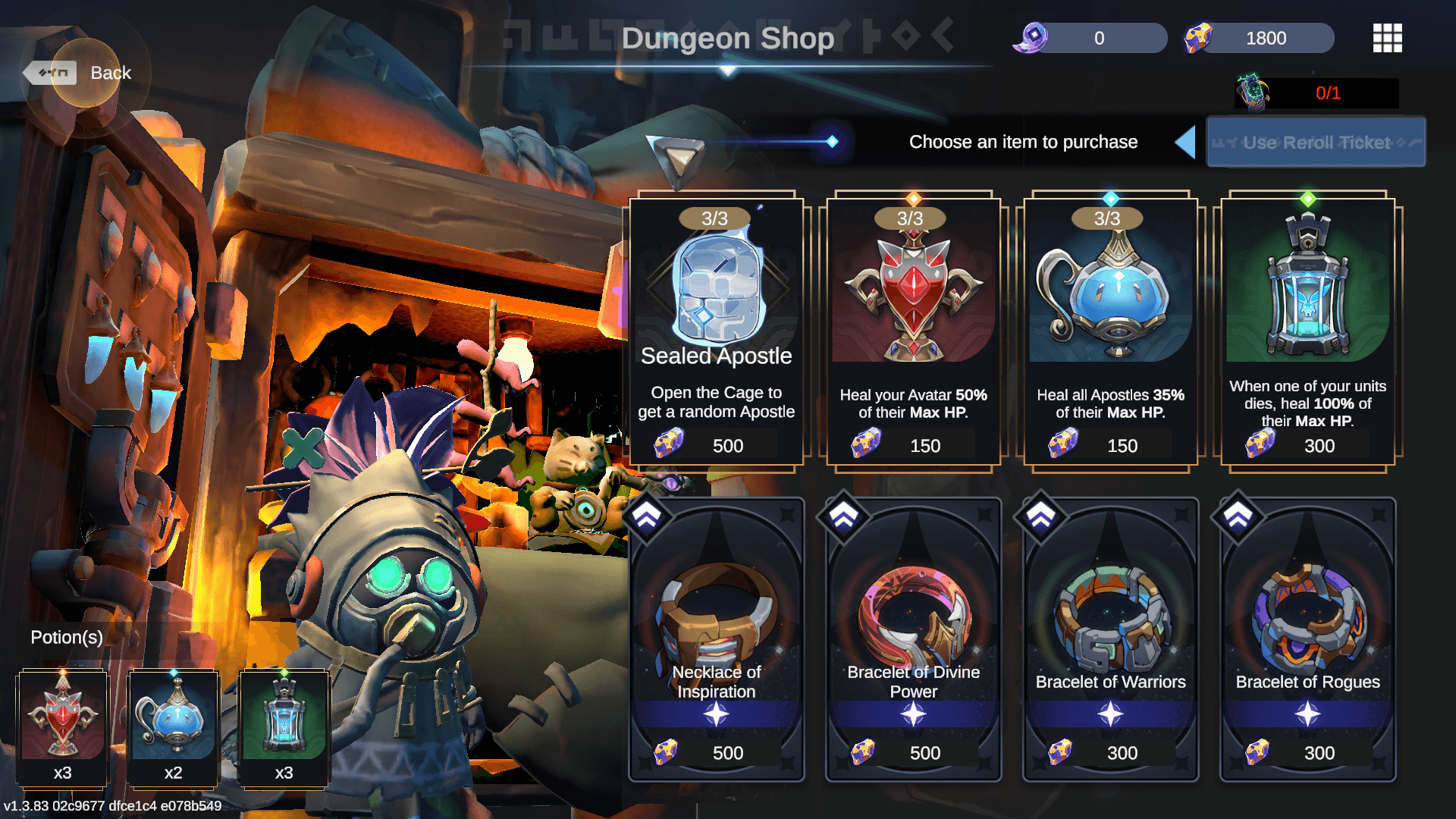Purchase the Apostles 35% heal potion
The image size is (1456, 819).
coord(1110,330)
